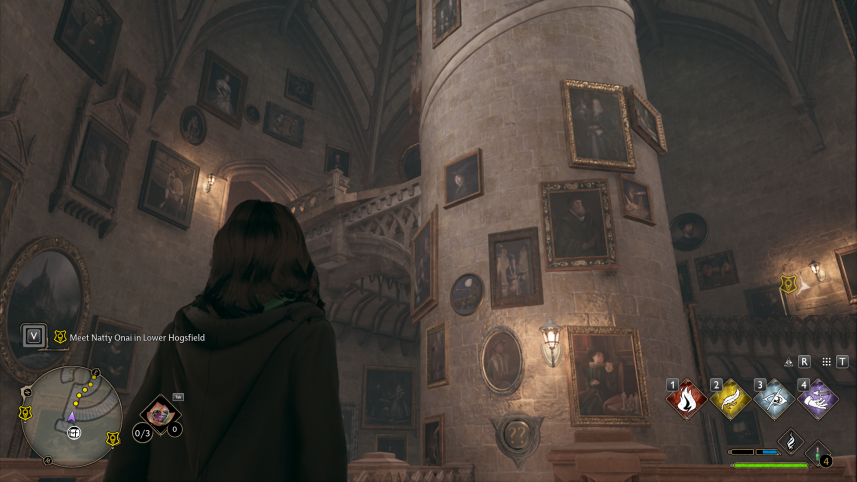Screen dimensions: 857x482
Task: Cast the Incendio fire spell slot
Action: (688, 400)
